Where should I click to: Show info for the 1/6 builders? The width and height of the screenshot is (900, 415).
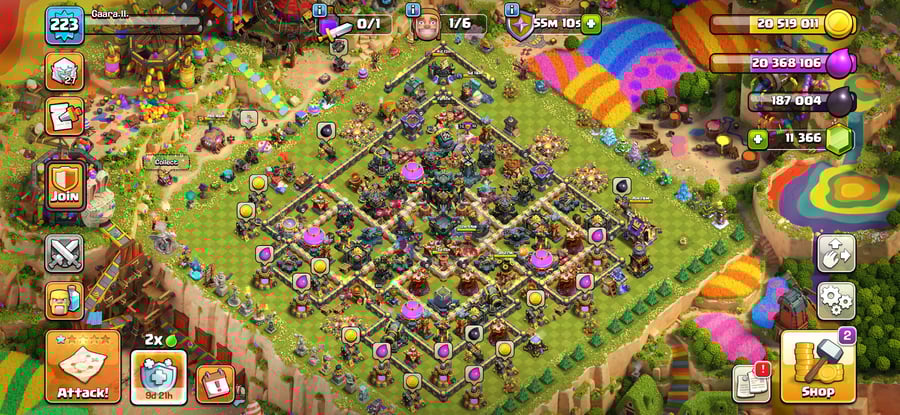coord(412,9)
